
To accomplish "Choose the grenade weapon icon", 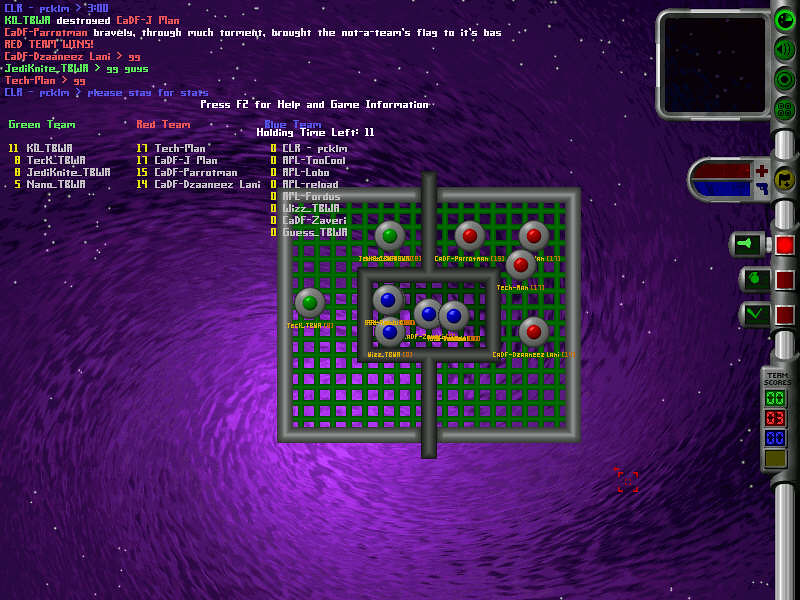I will pos(754,279).
